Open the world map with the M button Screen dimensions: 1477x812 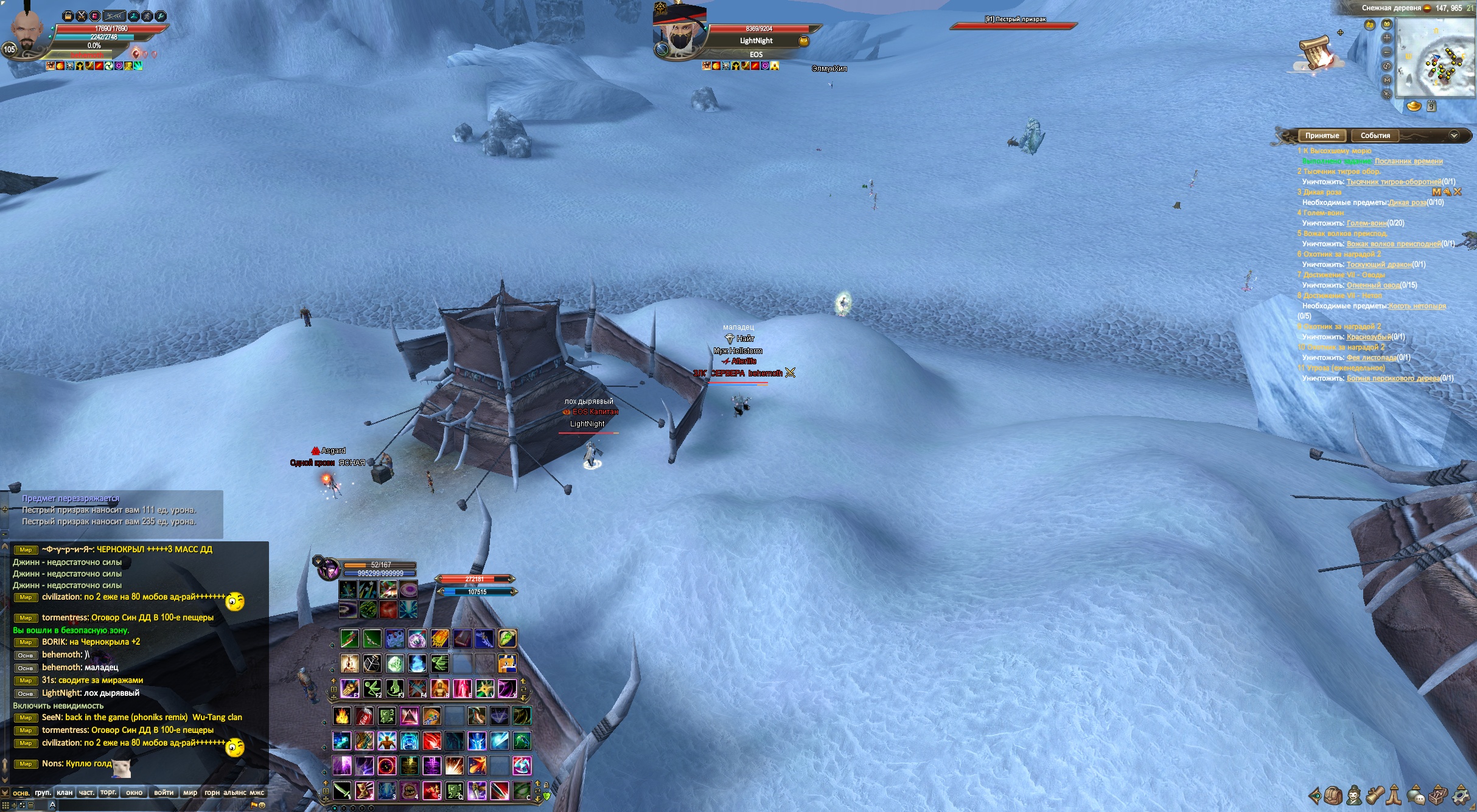click(x=1387, y=80)
